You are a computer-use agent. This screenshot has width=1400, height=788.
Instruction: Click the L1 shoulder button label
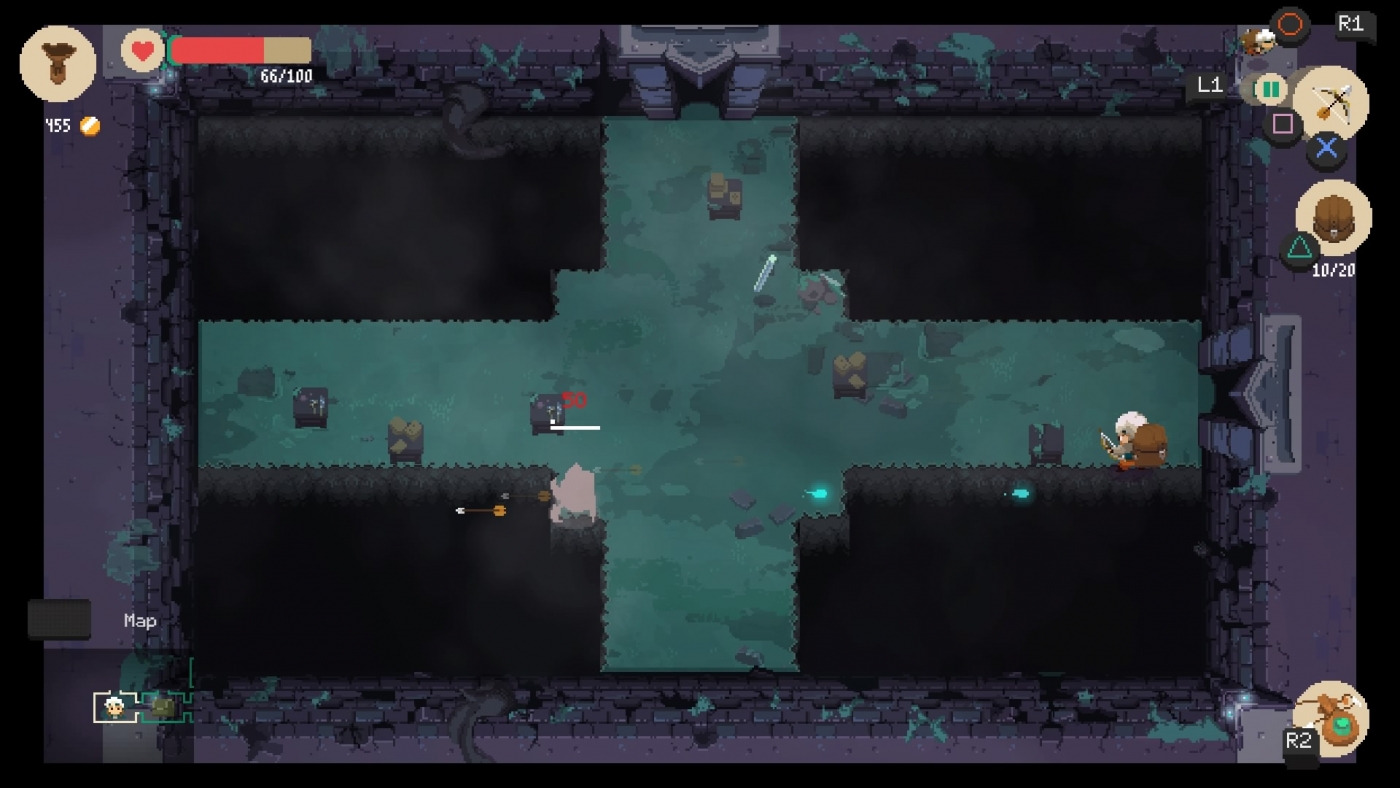point(1209,87)
